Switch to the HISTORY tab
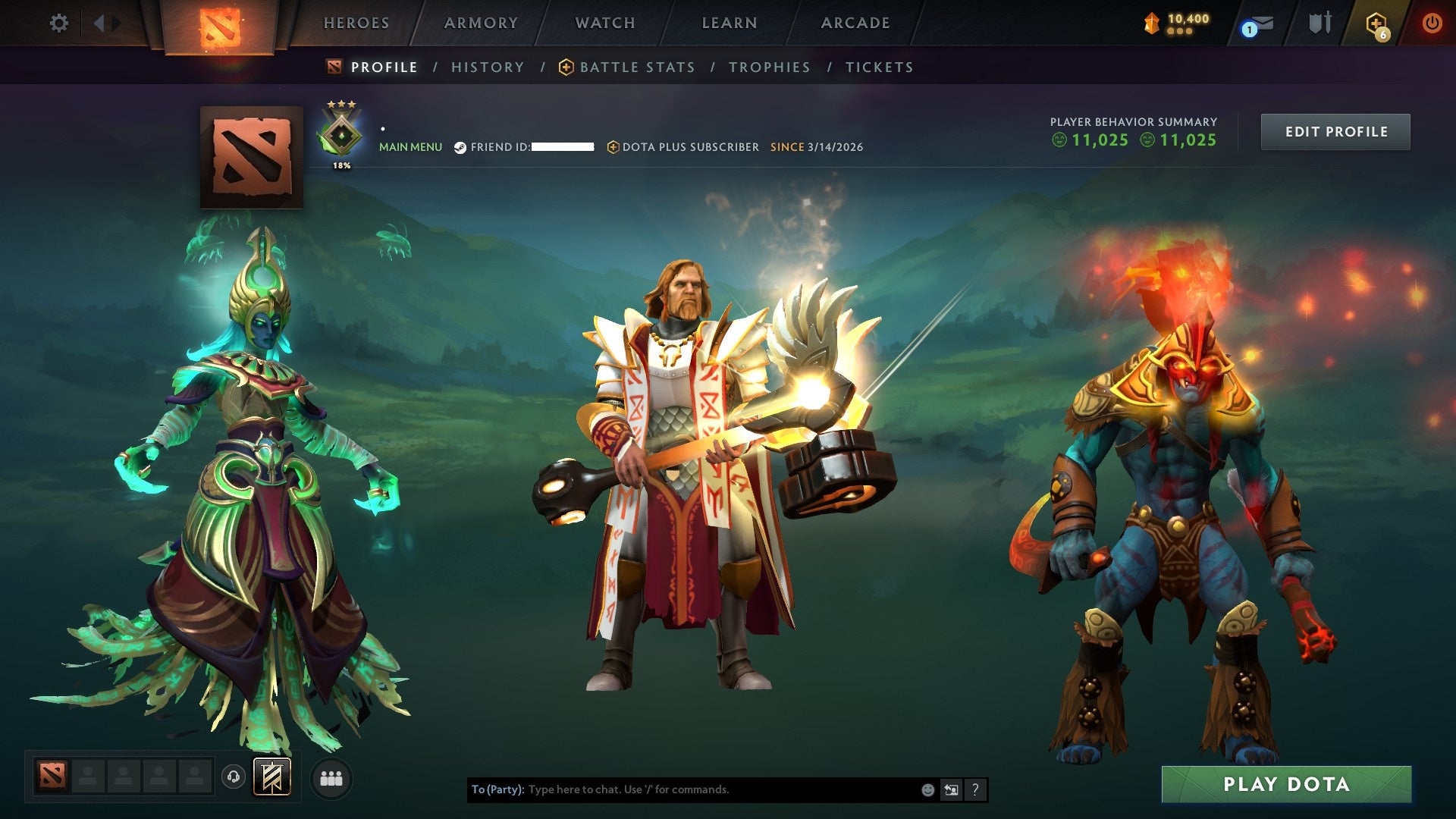The image size is (1456, 819). tap(488, 67)
